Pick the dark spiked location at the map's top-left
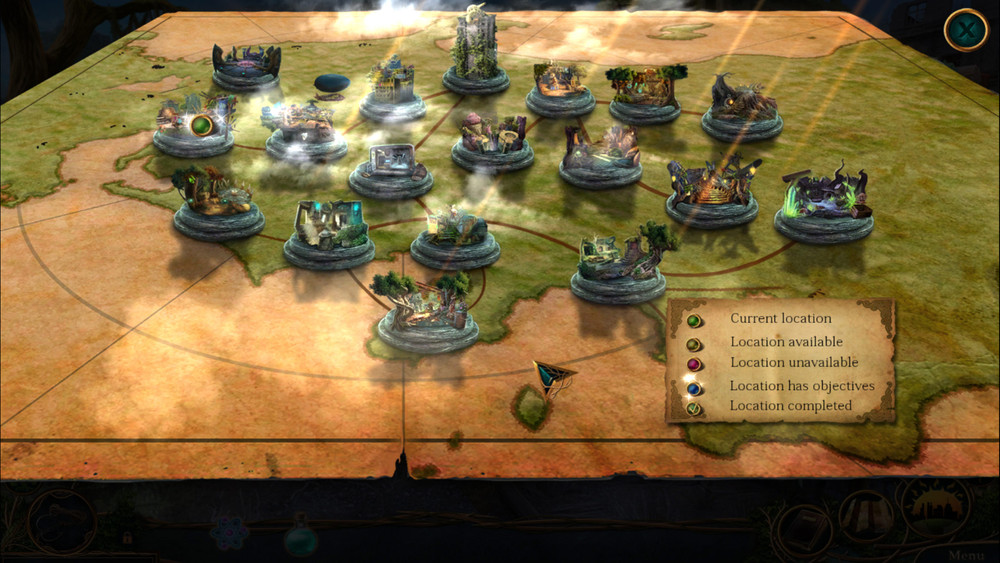This screenshot has width=1000, height=563. pyautogui.click(x=246, y=65)
